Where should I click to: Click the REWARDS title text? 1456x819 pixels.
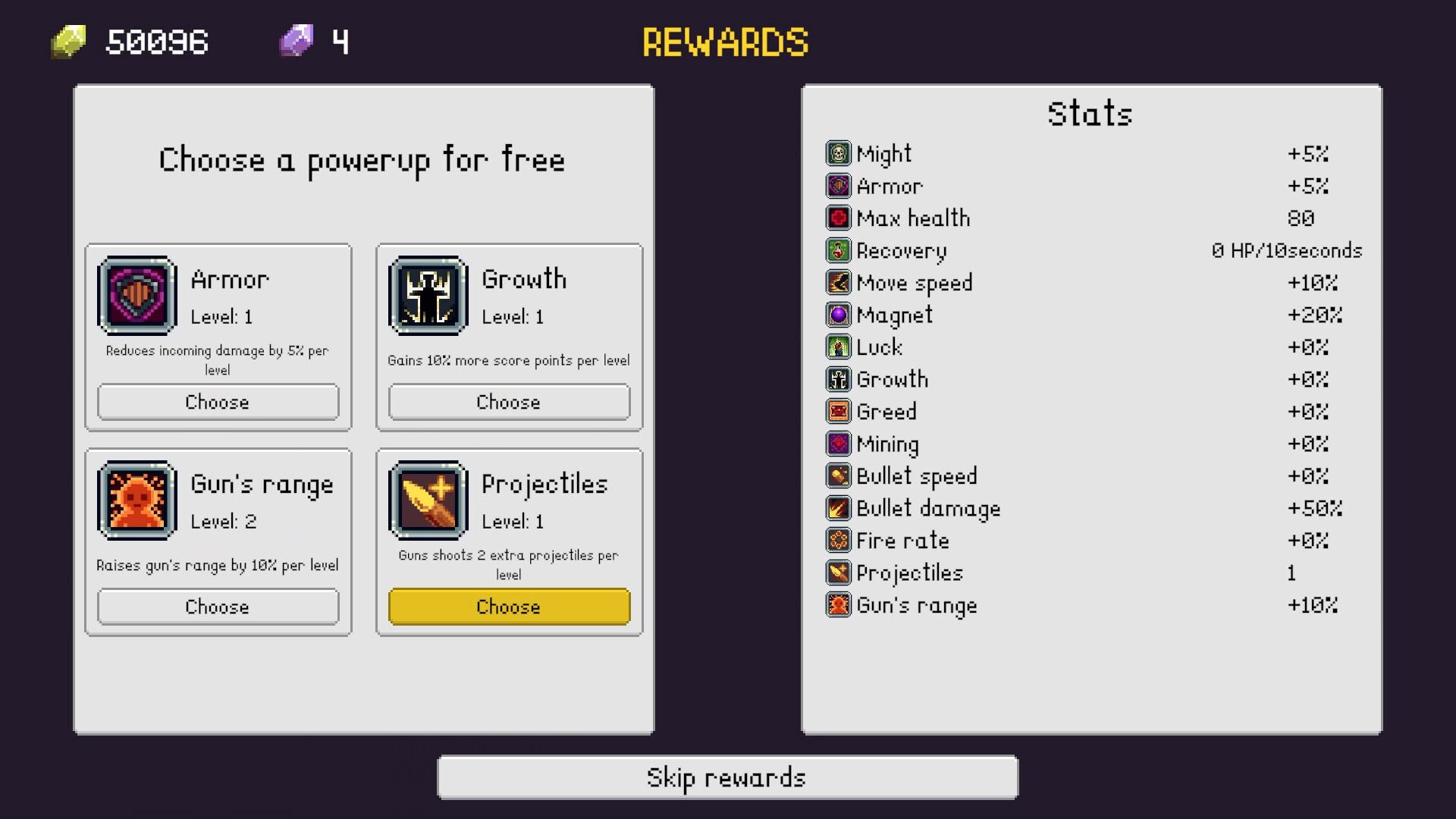click(x=725, y=42)
